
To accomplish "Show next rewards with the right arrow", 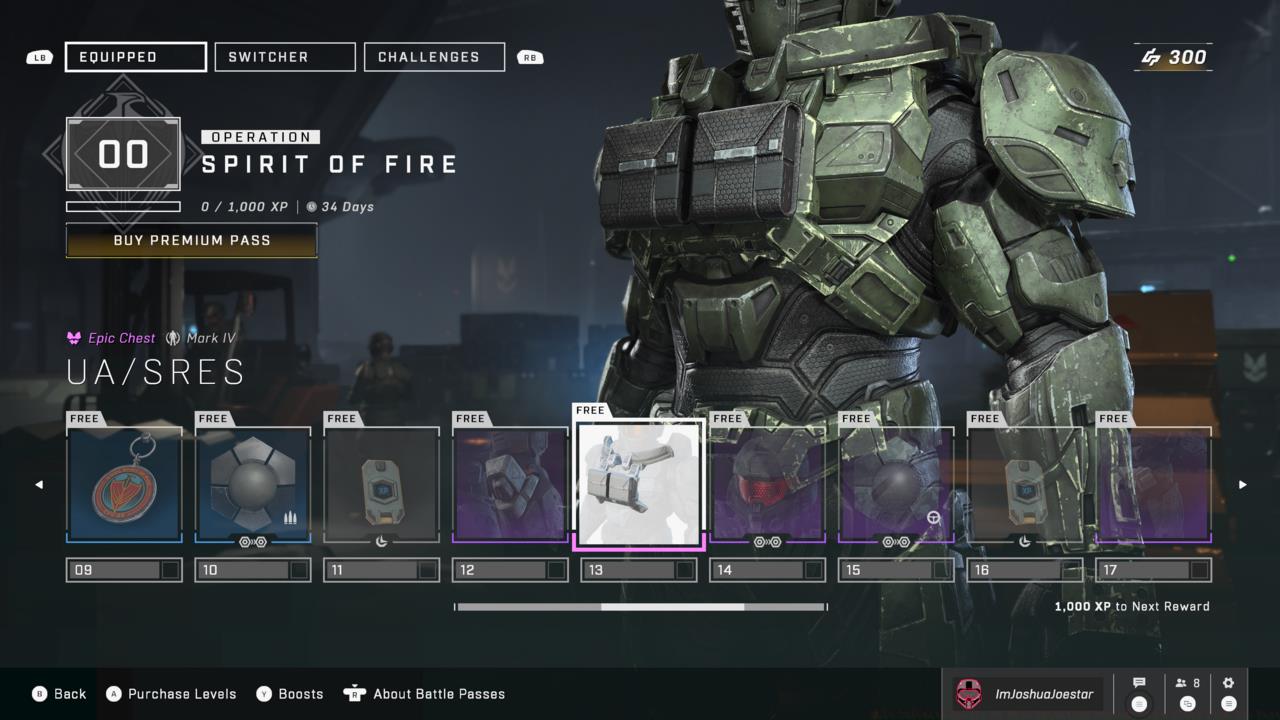I will (x=1243, y=485).
